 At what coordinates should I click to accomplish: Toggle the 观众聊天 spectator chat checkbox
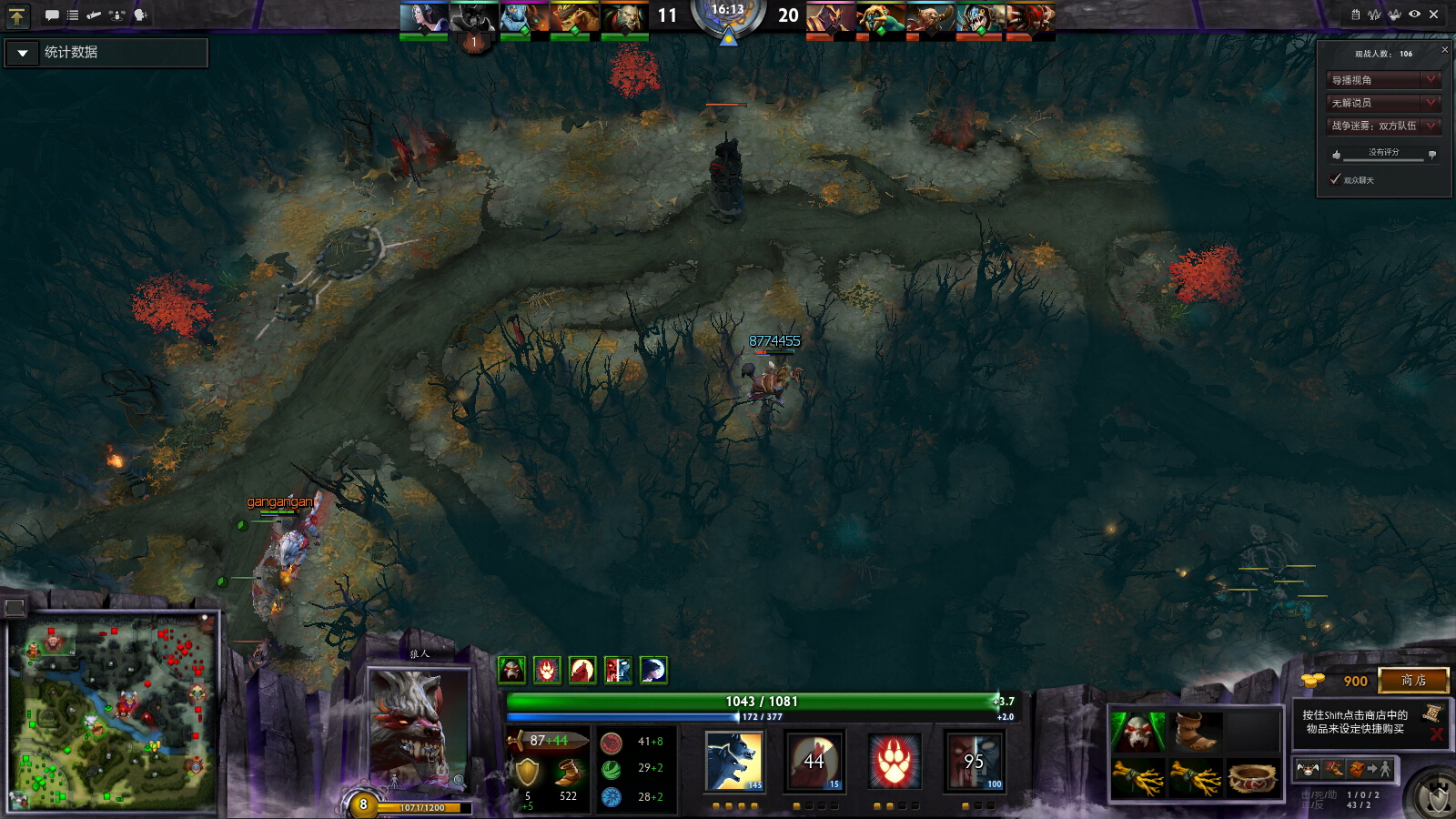pos(1335,179)
